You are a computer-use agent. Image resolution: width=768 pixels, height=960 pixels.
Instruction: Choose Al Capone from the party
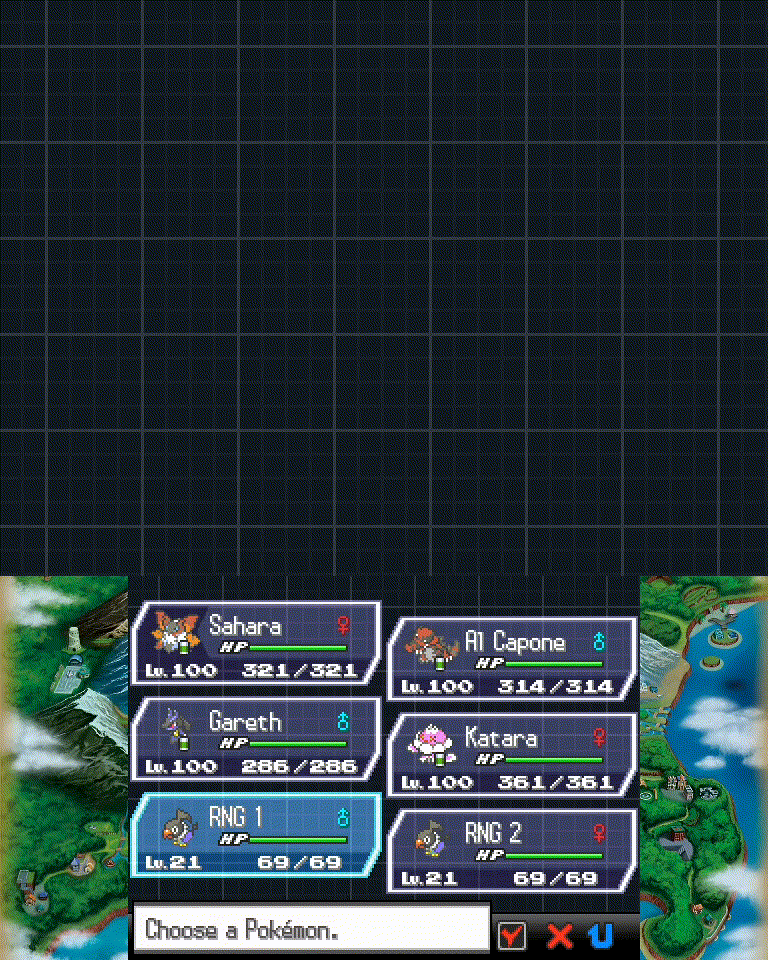[x=511, y=659]
